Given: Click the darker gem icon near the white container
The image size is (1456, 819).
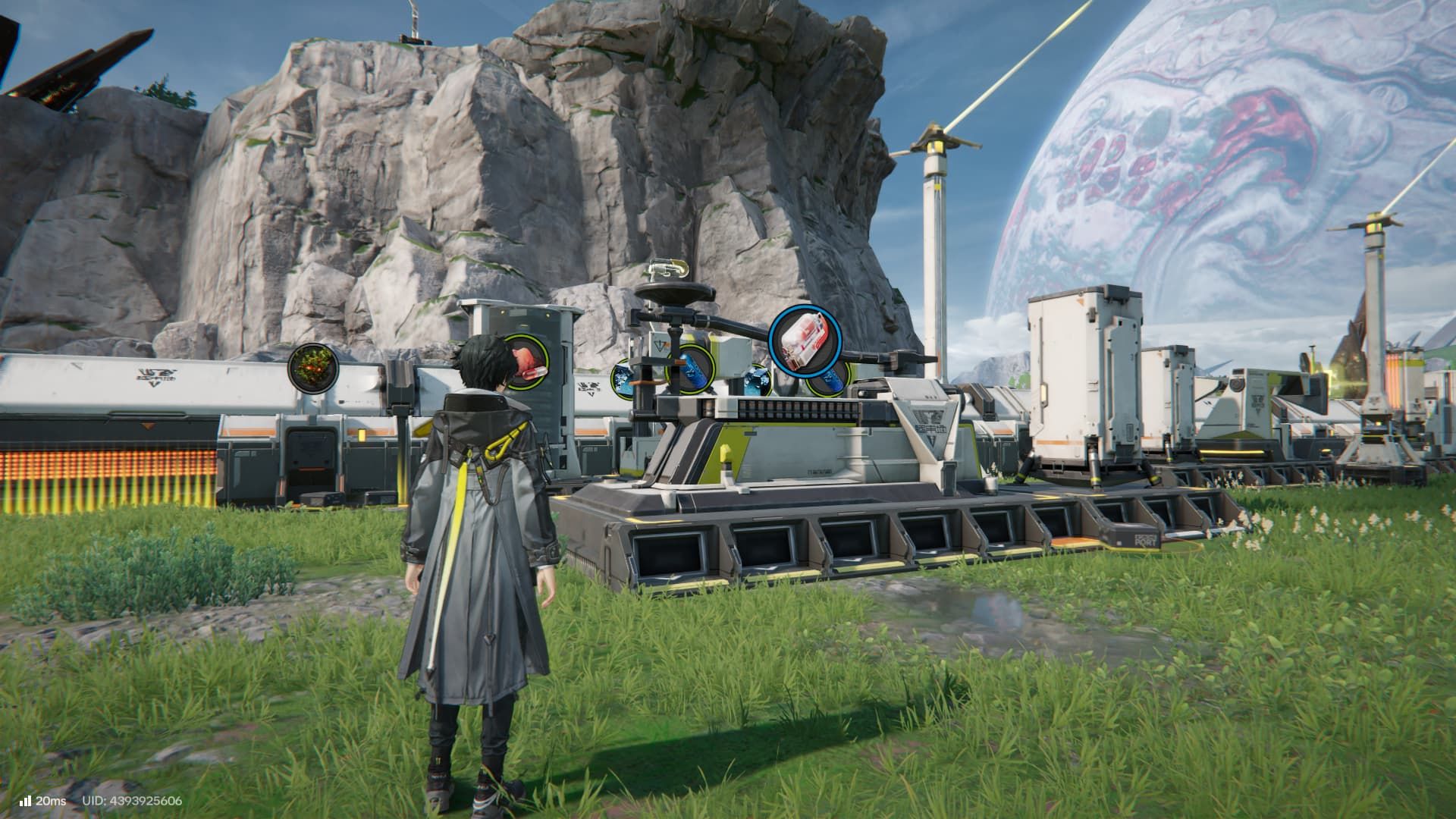Looking at the screenshot, I should coord(762,381).
